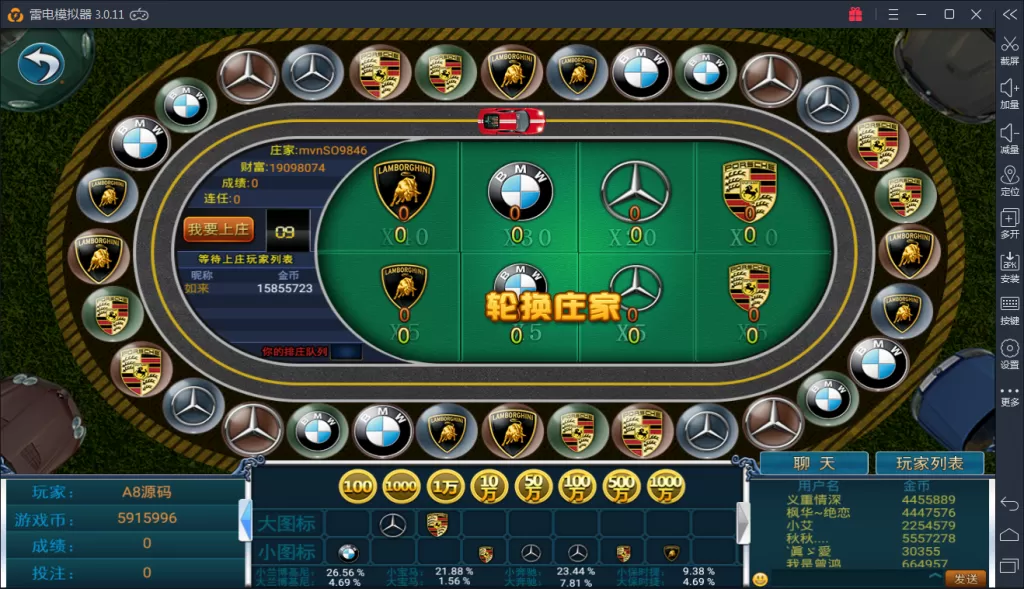This screenshot has height=589, width=1024.
Task: Choose the 1000万 betting chip
Action: pyautogui.click(x=666, y=486)
